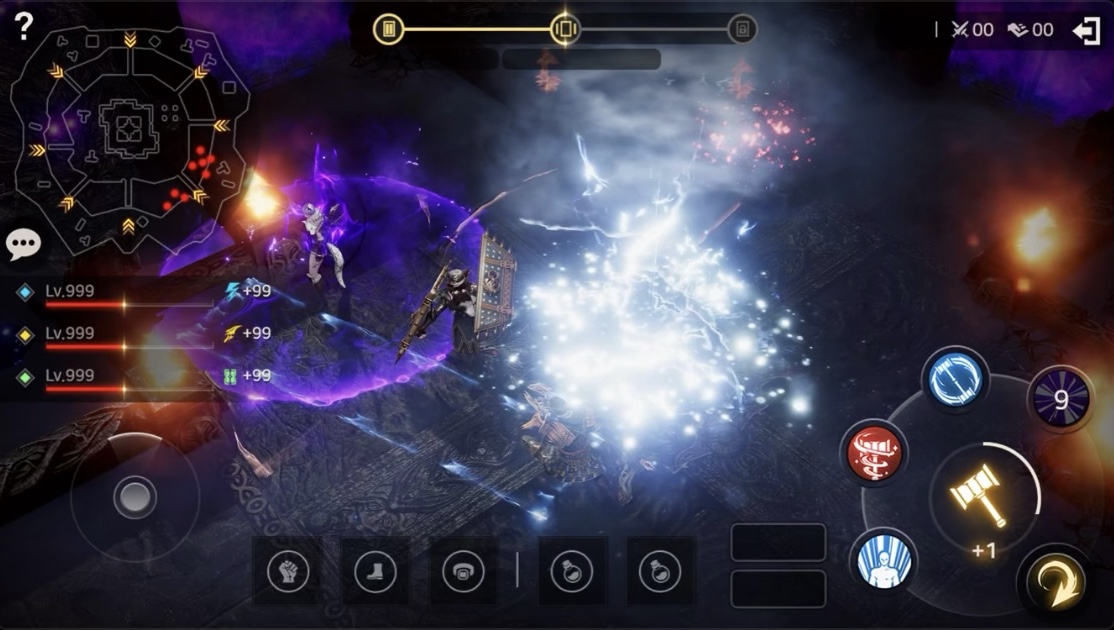The height and width of the screenshot is (630, 1114).
Task: Tap the virtual joystick knob
Action: pyautogui.click(x=135, y=497)
